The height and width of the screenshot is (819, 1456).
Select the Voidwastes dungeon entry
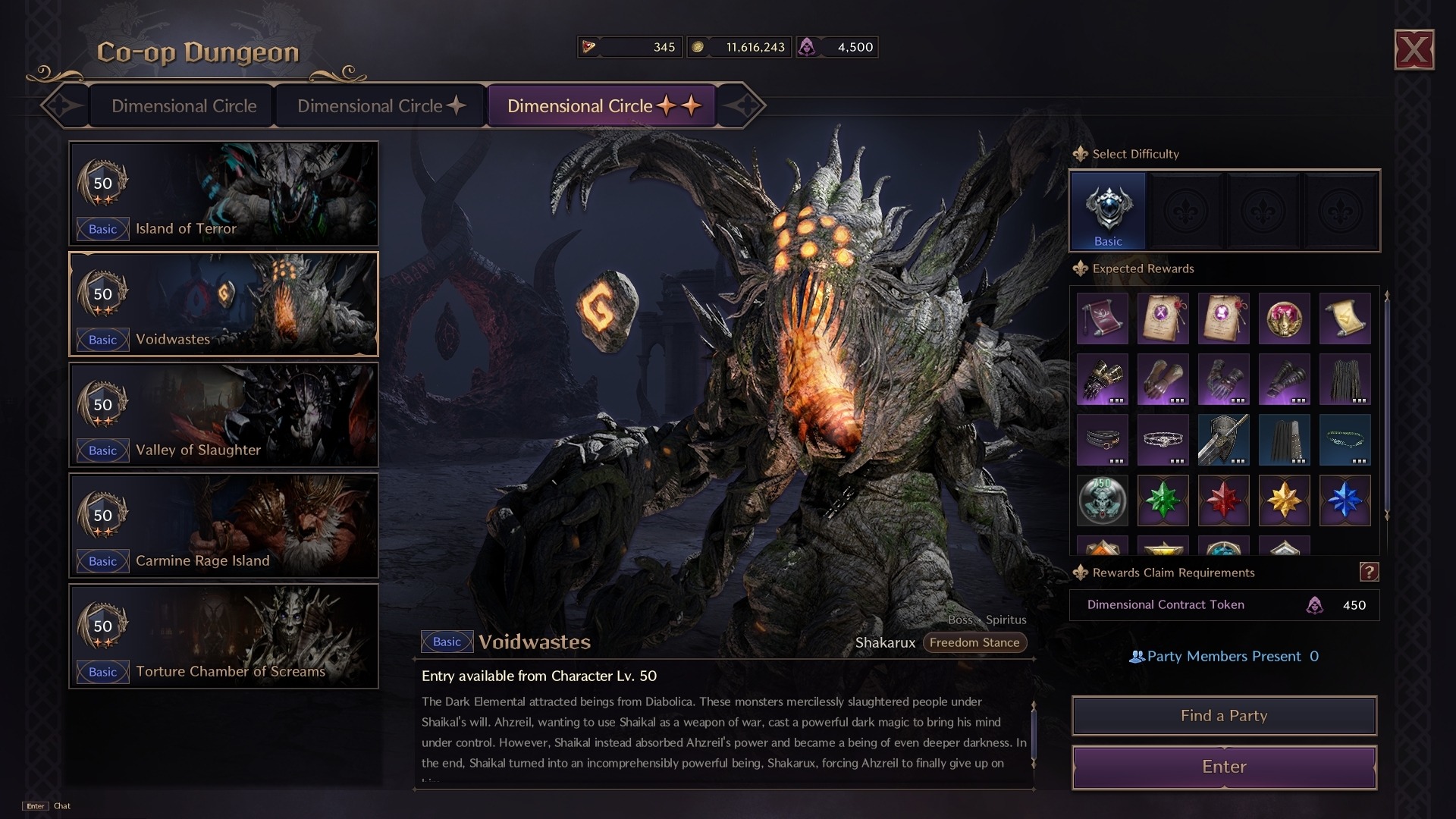[x=224, y=304]
